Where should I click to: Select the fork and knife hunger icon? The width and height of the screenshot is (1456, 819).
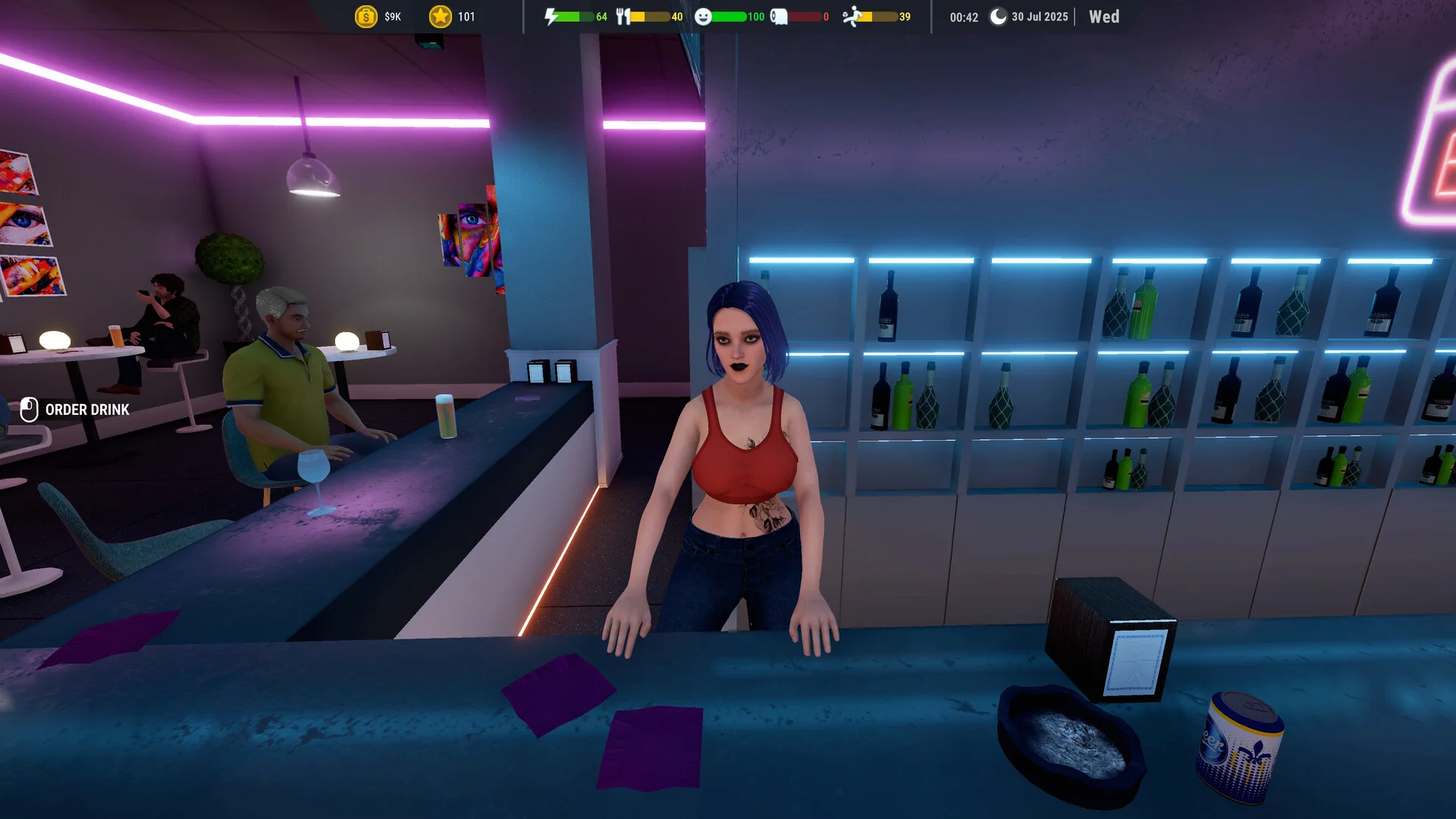click(x=623, y=17)
